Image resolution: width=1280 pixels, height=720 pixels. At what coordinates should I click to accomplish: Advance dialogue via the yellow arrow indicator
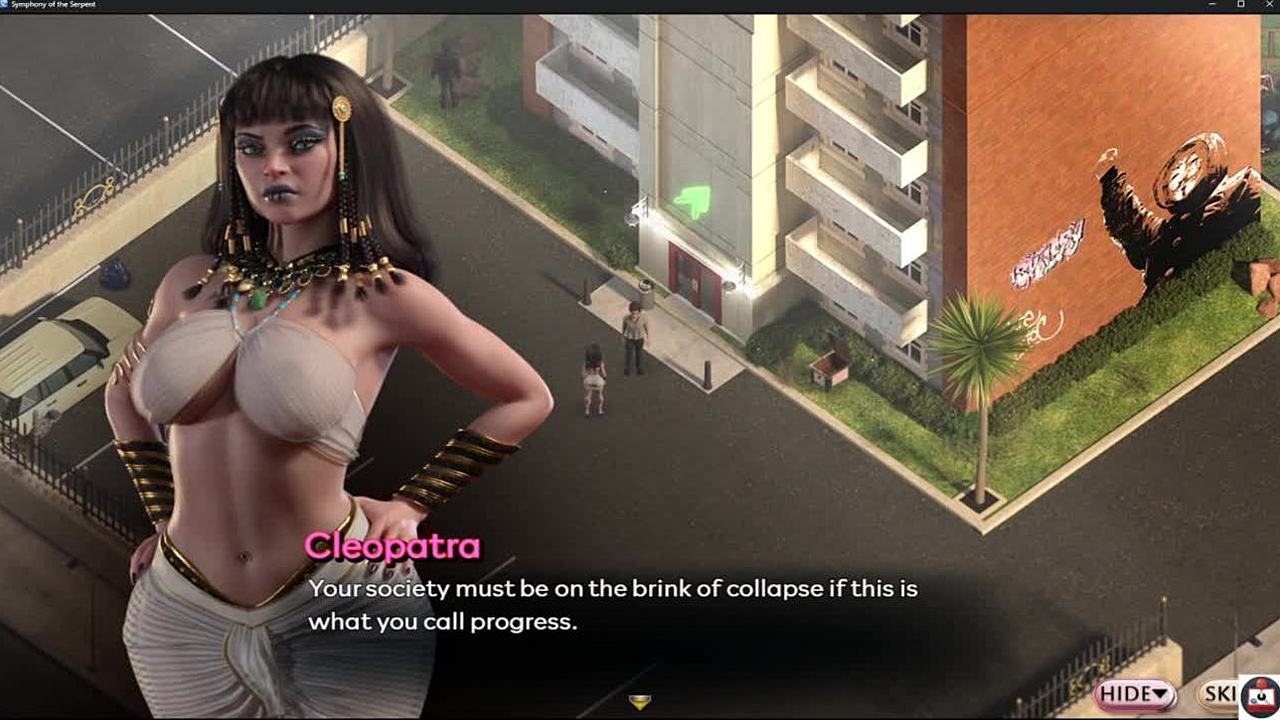pos(640,702)
